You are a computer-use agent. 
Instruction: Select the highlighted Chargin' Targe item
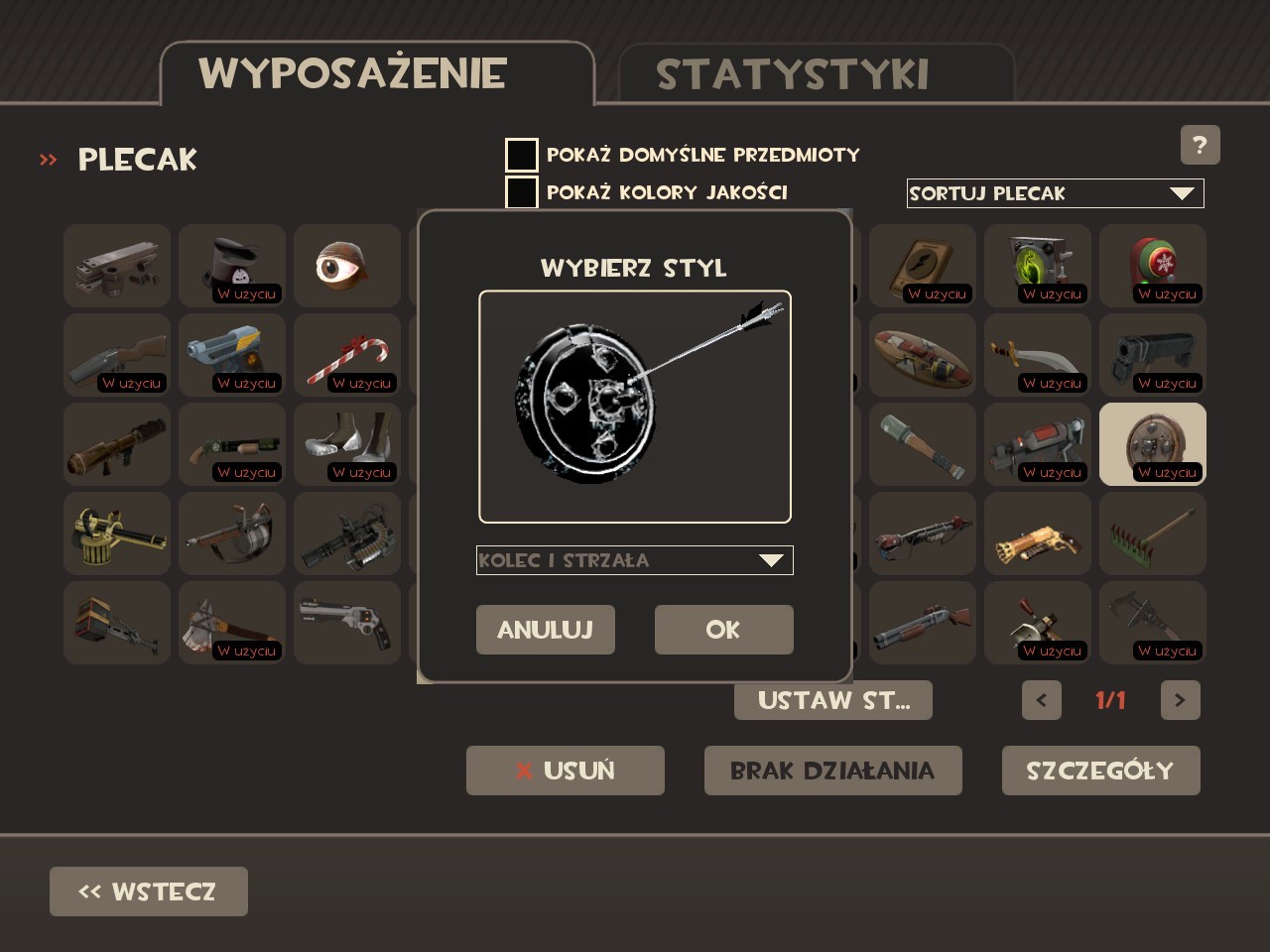(x=1152, y=444)
